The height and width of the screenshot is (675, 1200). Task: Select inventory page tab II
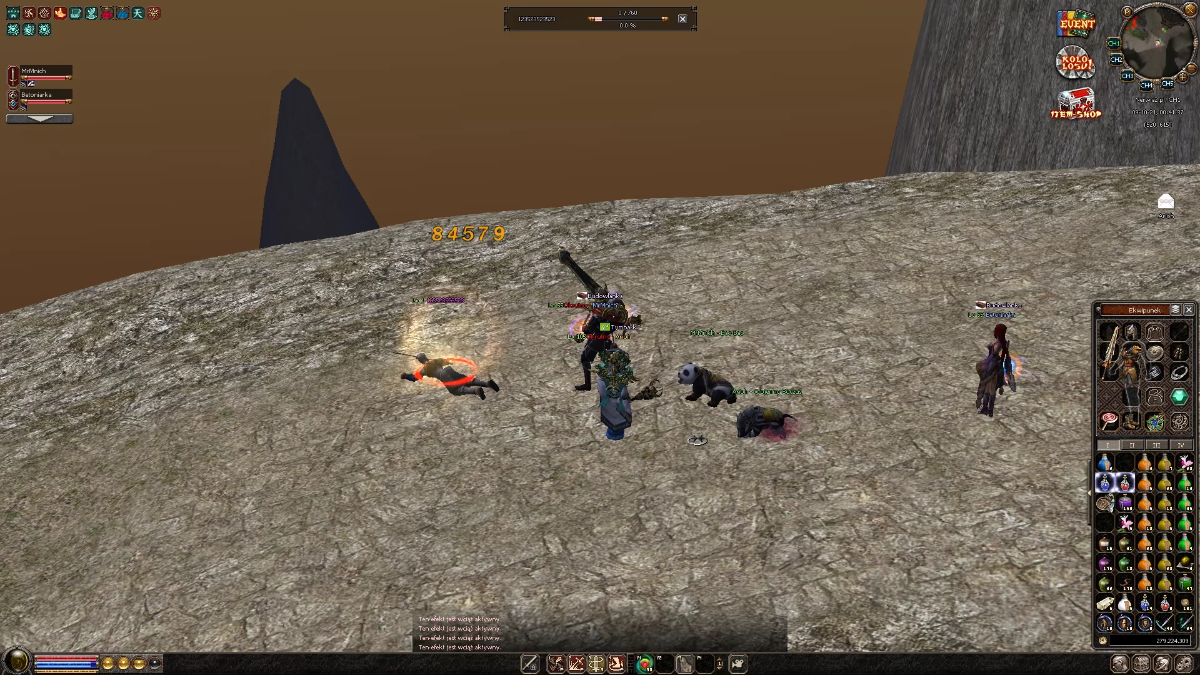[x=1132, y=444]
